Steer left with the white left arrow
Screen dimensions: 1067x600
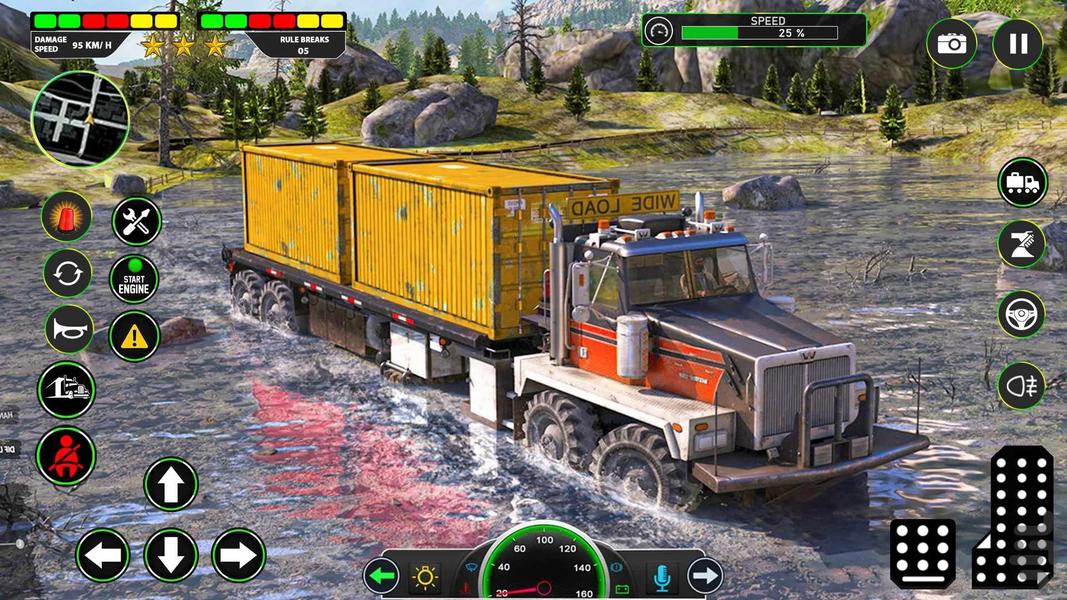[103, 555]
